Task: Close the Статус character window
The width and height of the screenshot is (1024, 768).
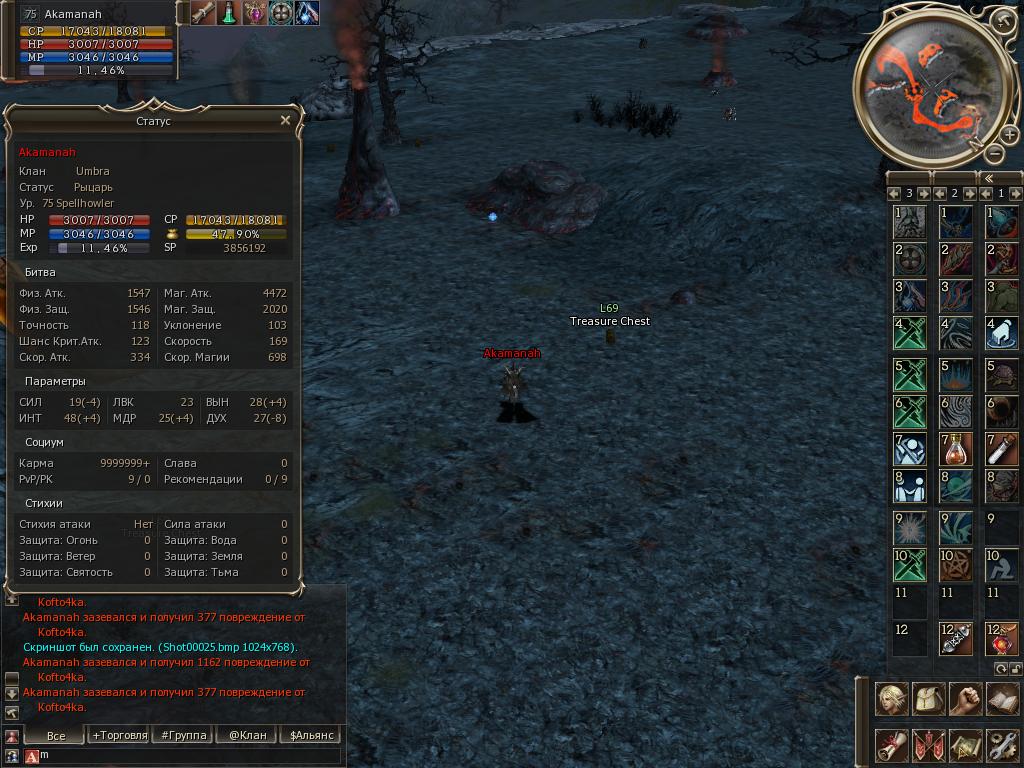Action: point(285,121)
